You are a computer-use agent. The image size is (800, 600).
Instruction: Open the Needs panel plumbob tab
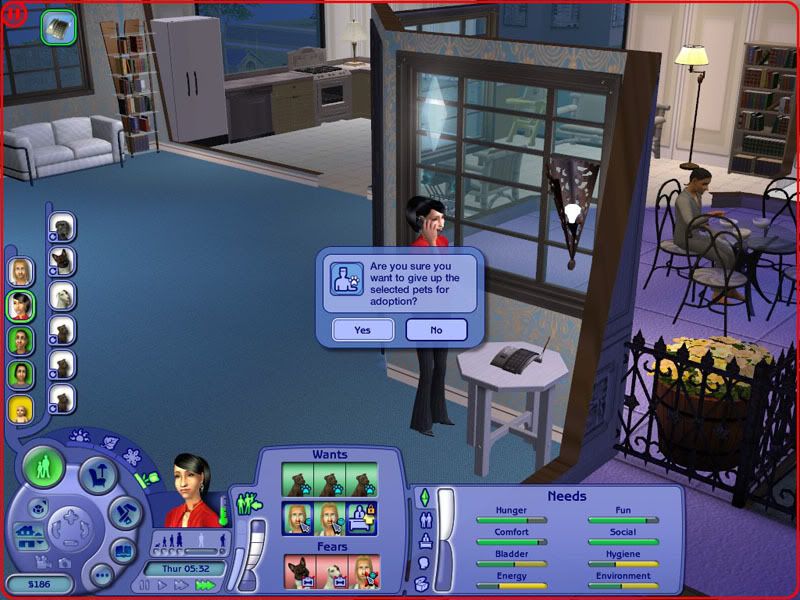(x=423, y=497)
